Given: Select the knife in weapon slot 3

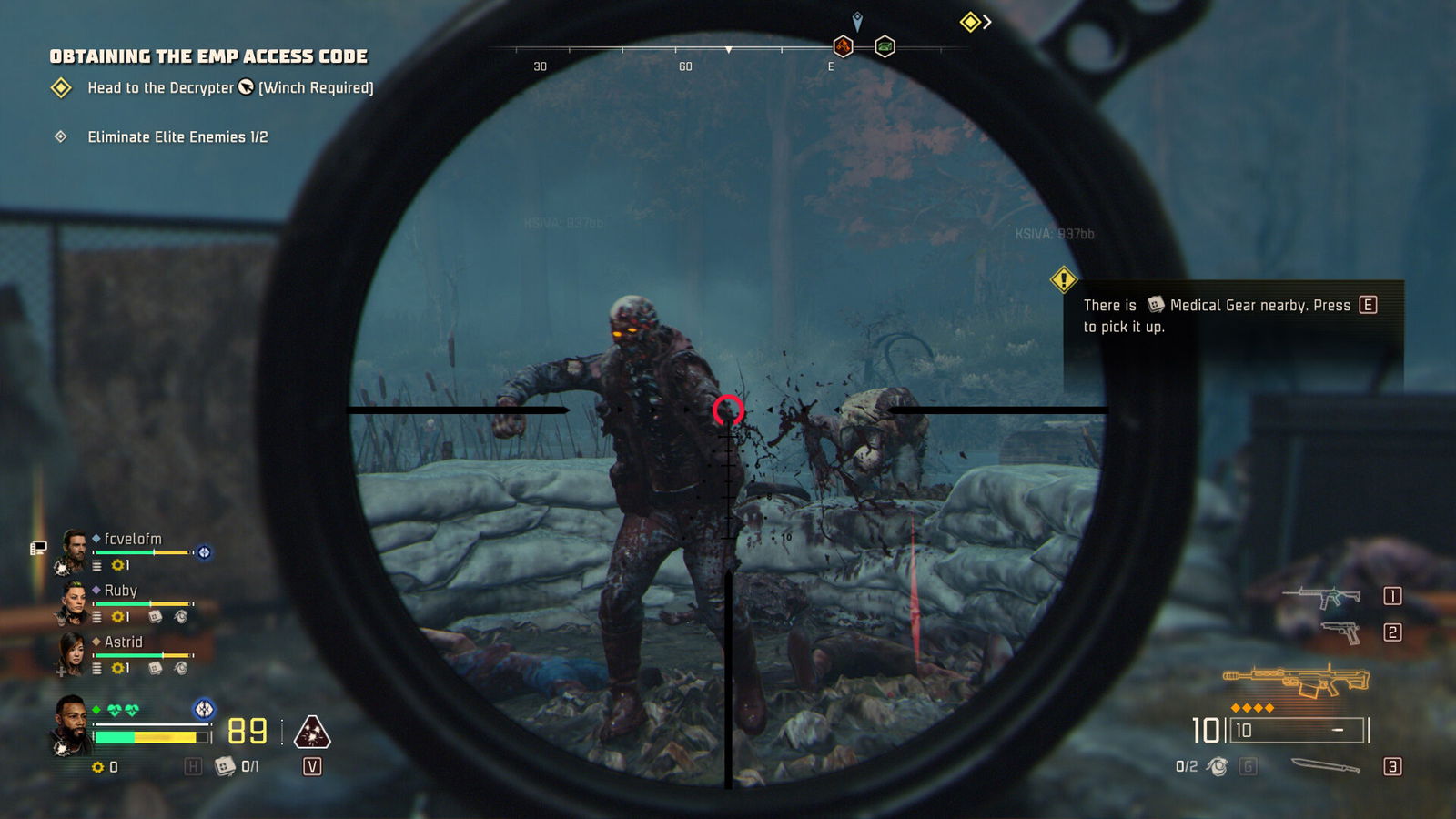Looking at the screenshot, I should pyautogui.click(x=1325, y=766).
